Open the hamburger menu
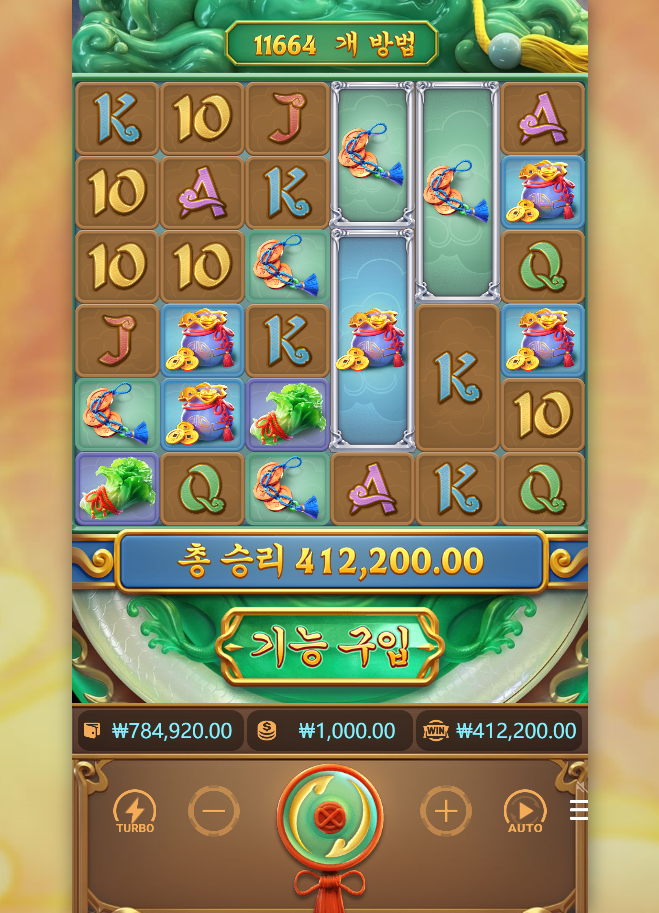Screen dimensions: 659x913 578,810
